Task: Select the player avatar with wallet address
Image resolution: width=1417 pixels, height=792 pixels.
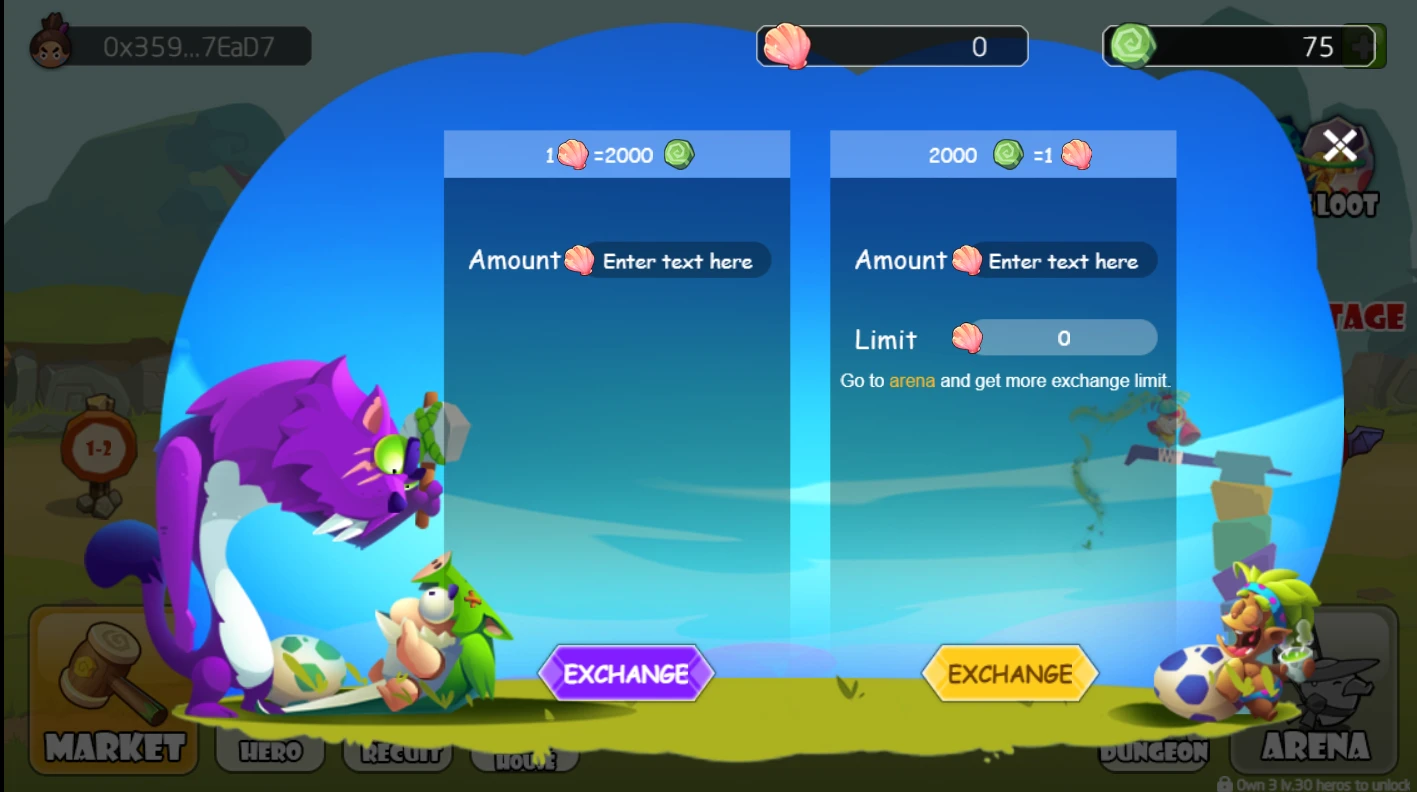Action: click(50, 46)
